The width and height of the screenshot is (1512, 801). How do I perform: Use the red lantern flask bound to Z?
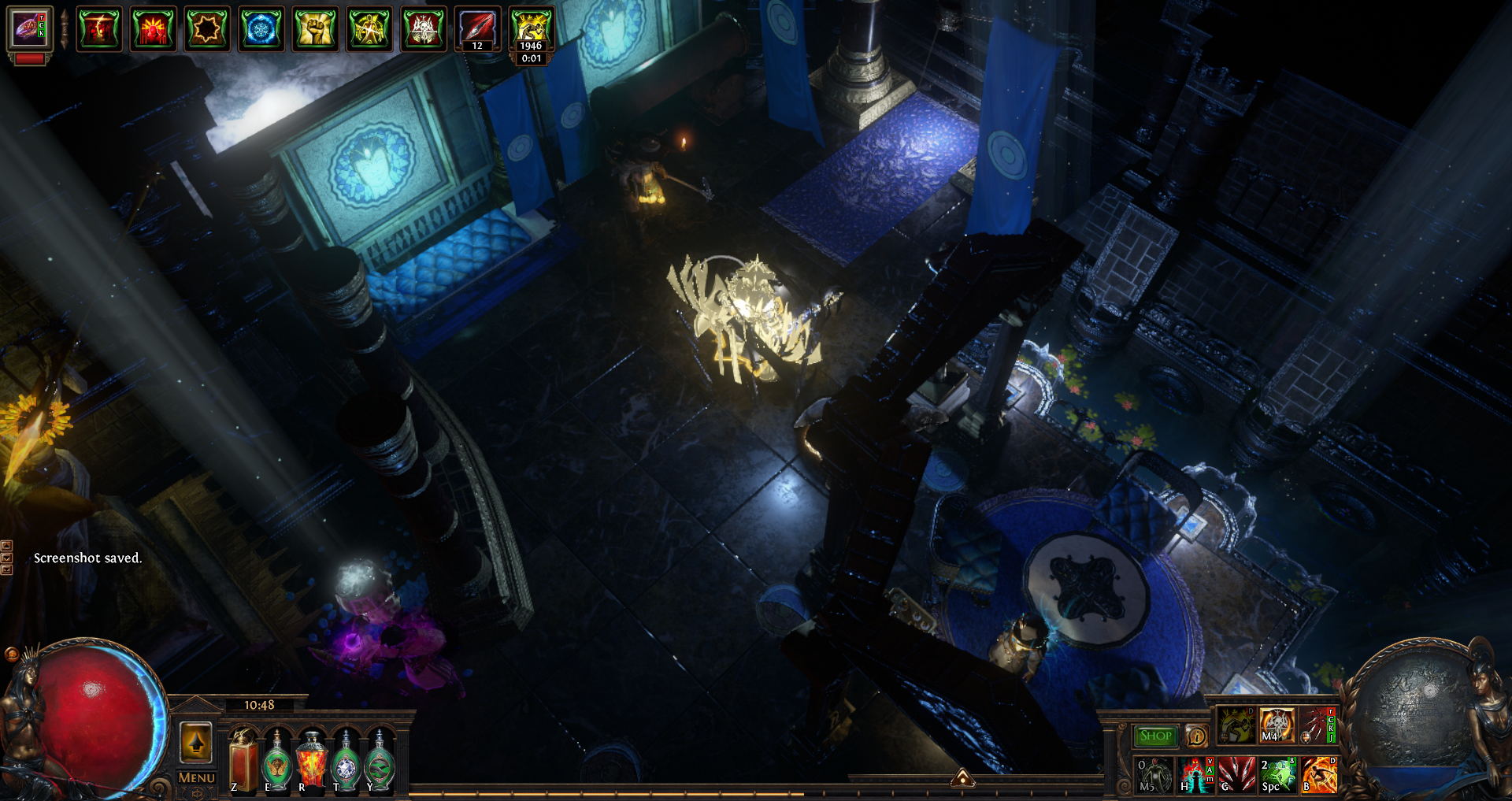[x=243, y=761]
